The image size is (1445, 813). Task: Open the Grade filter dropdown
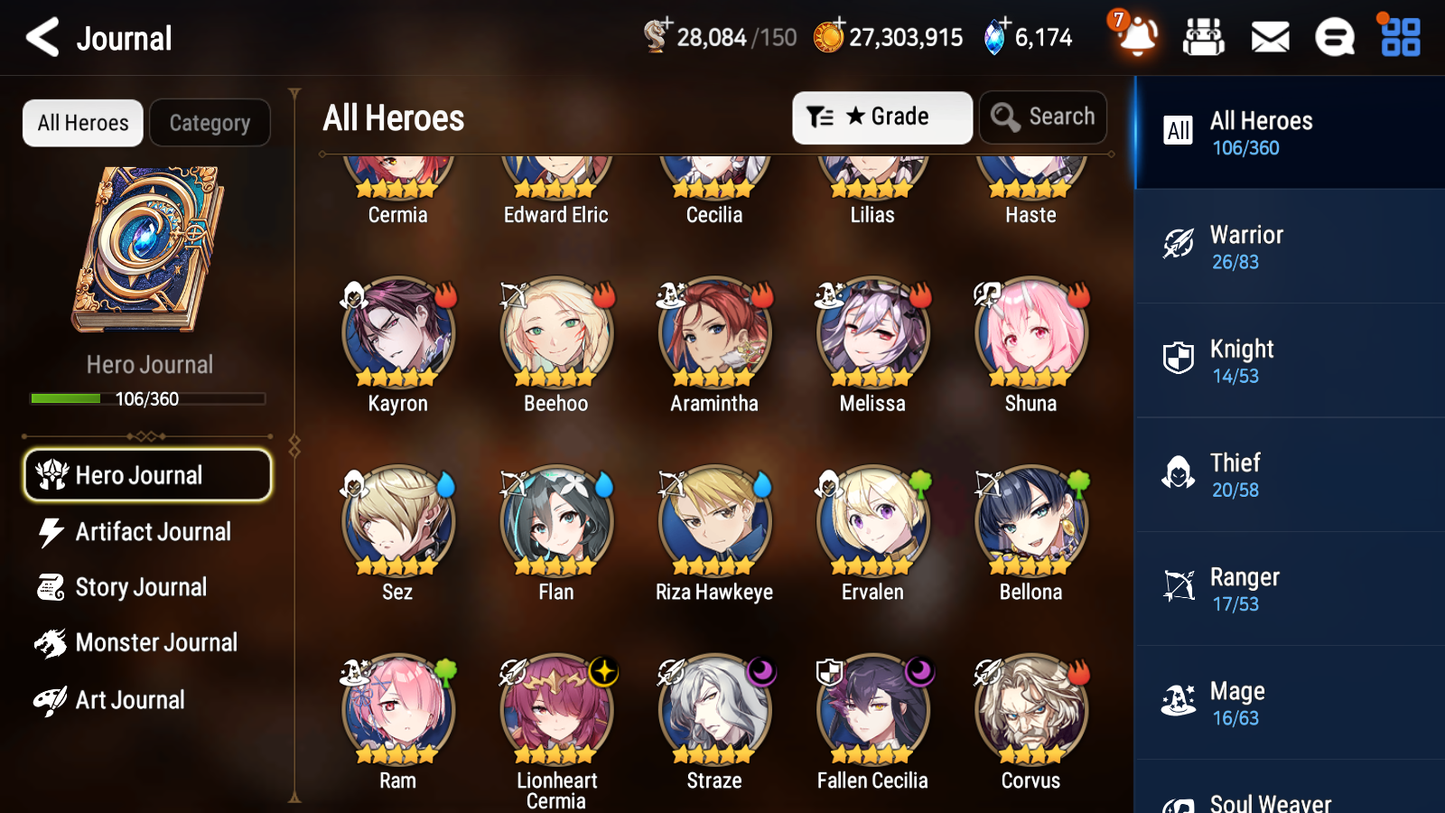click(x=882, y=117)
